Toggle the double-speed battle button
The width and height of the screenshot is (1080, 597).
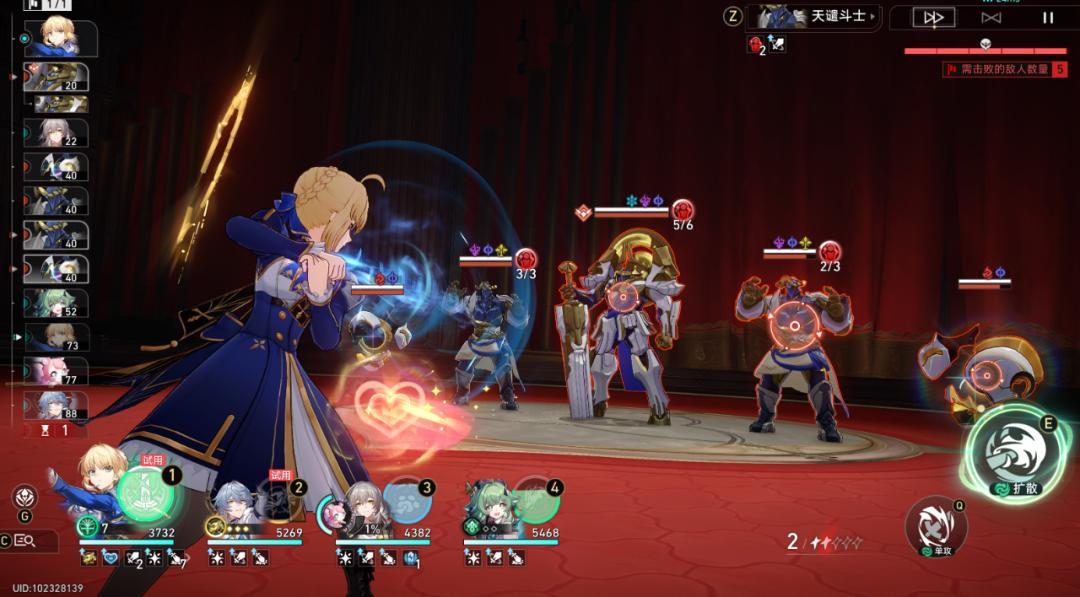tap(934, 17)
